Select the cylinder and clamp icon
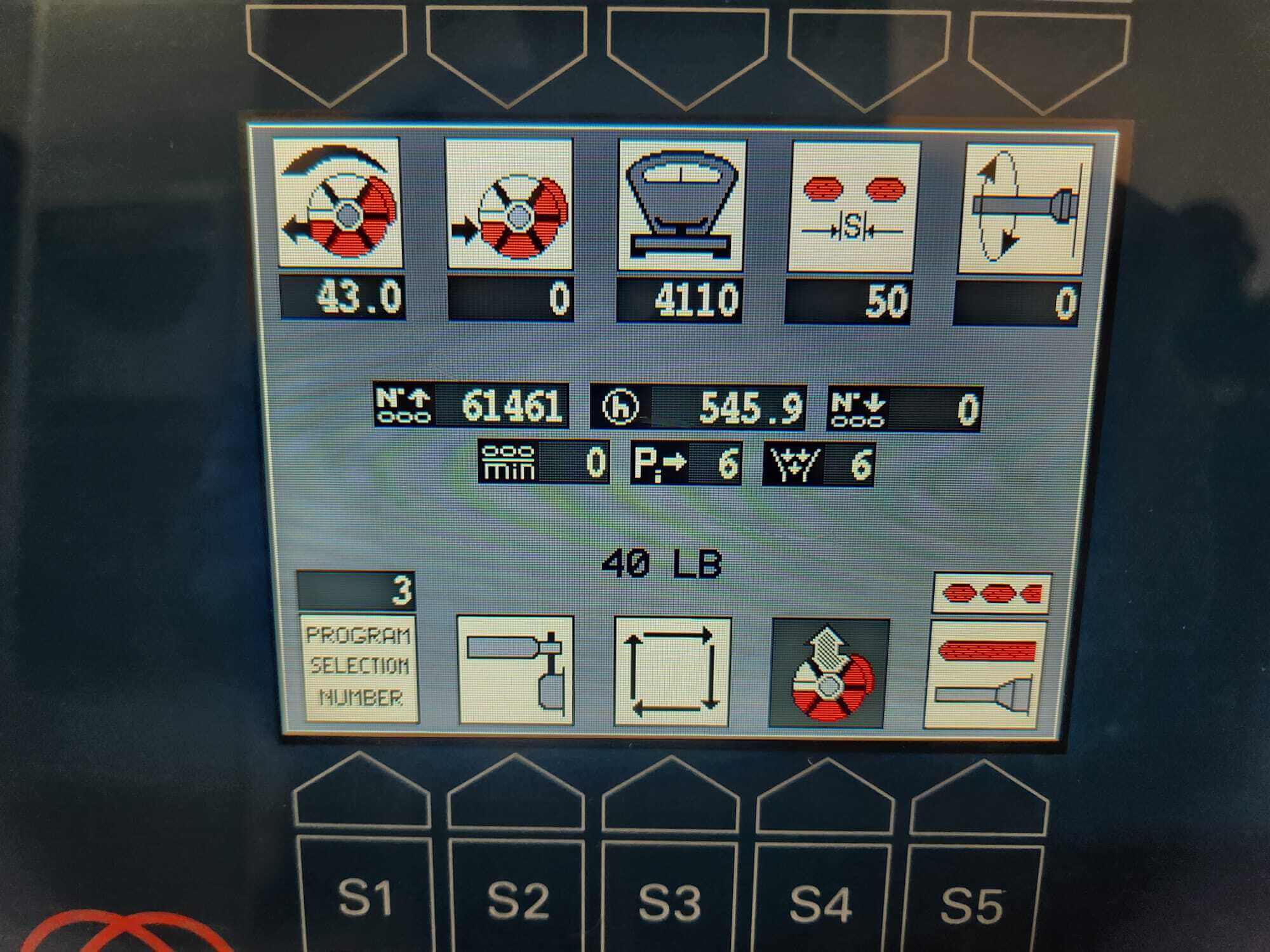Viewport: 1270px width, 952px height. 516,670
